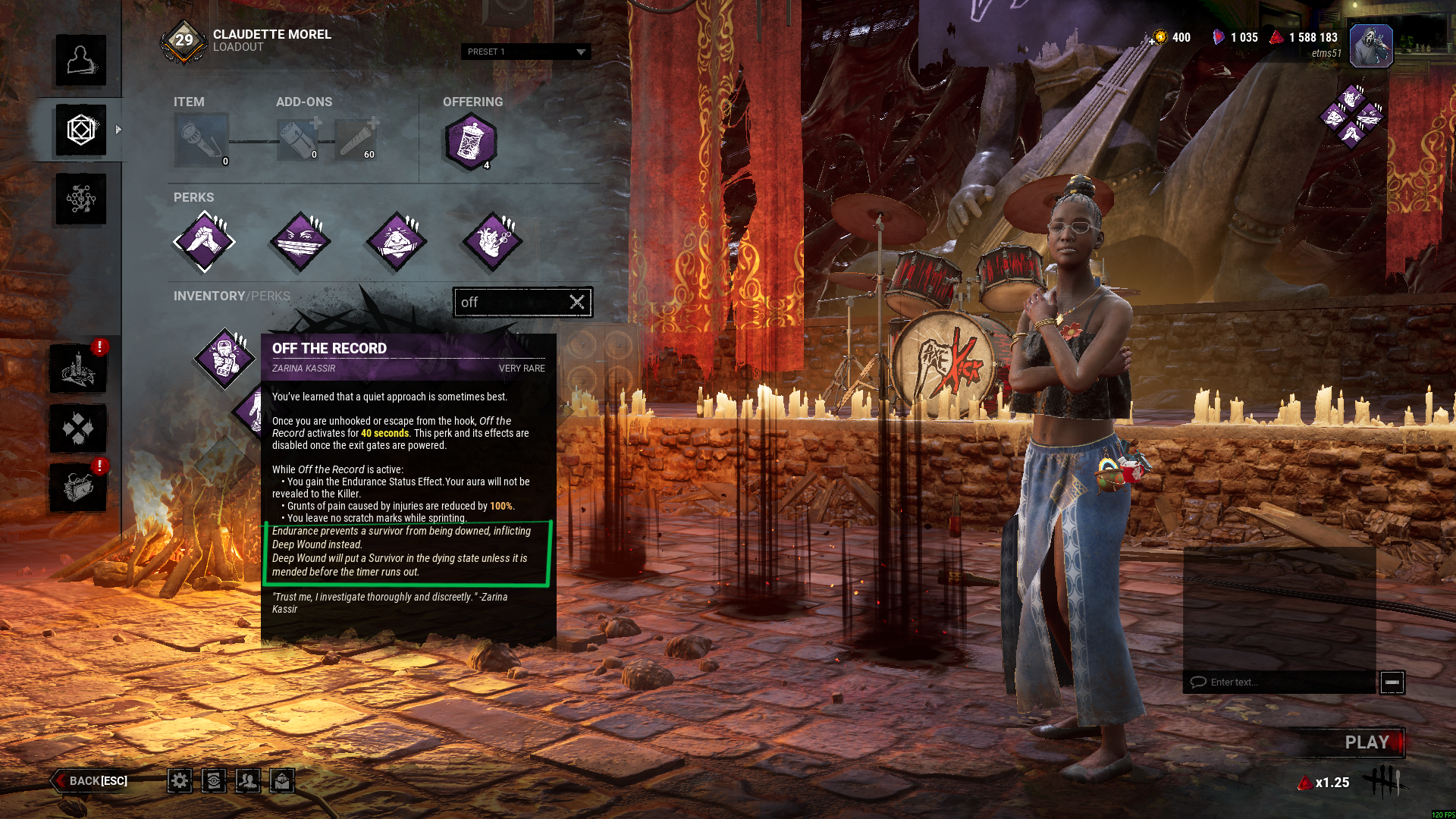Open the four-diamonds icon in sidebar
This screenshot has height=819, width=1456.
point(78,428)
